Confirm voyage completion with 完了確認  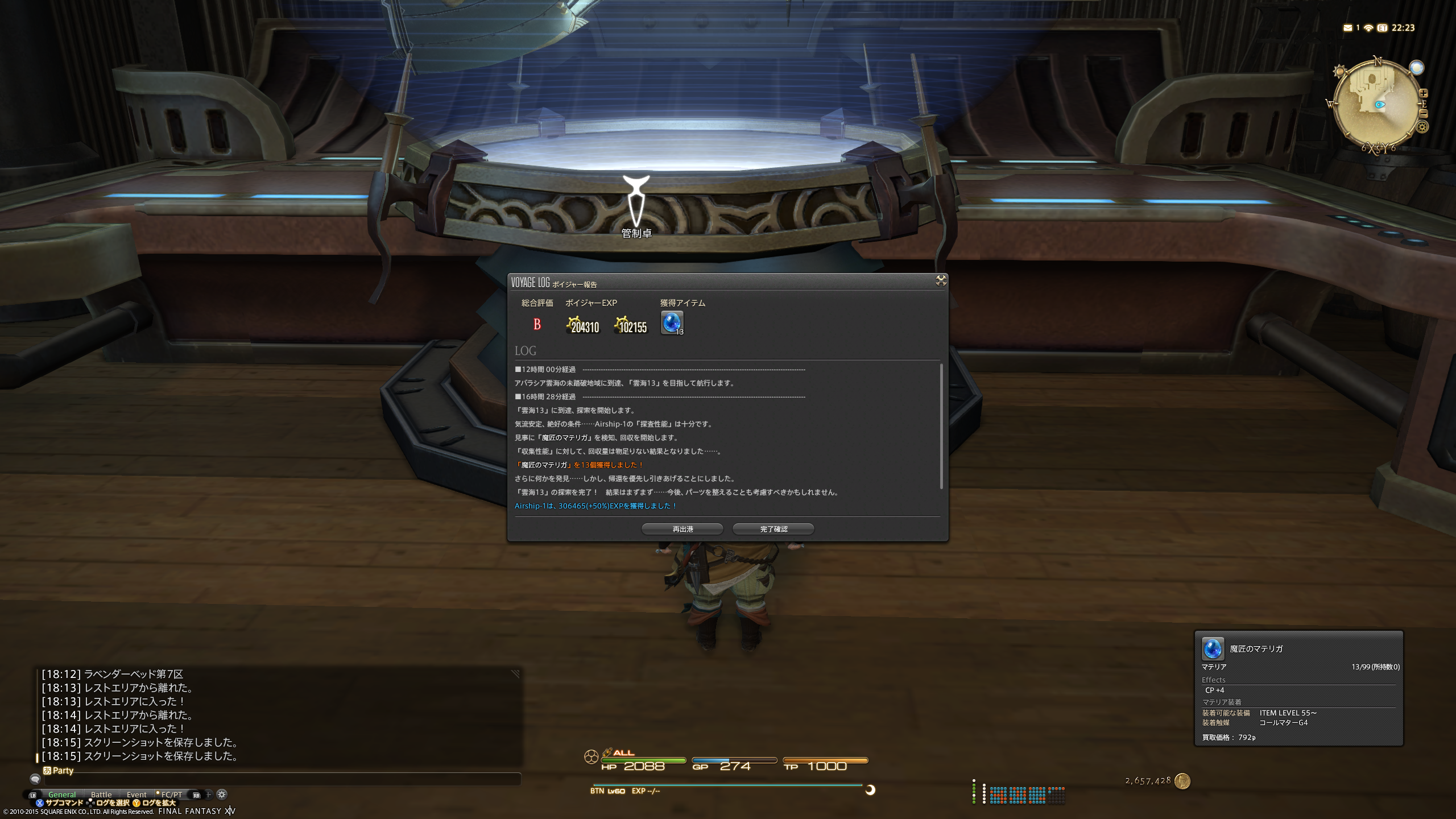click(773, 529)
